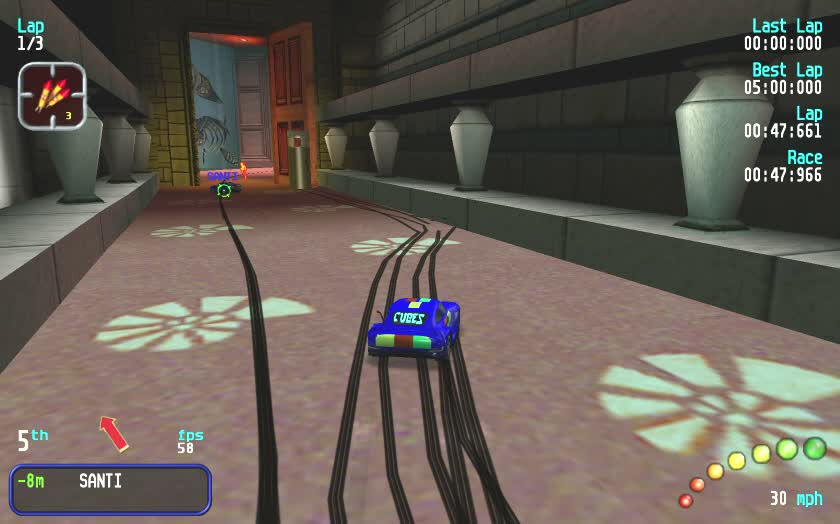The height and width of the screenshot is (524, 840).
Task: Select the fireworks weapon pickup icon
Action: [52, 95]
